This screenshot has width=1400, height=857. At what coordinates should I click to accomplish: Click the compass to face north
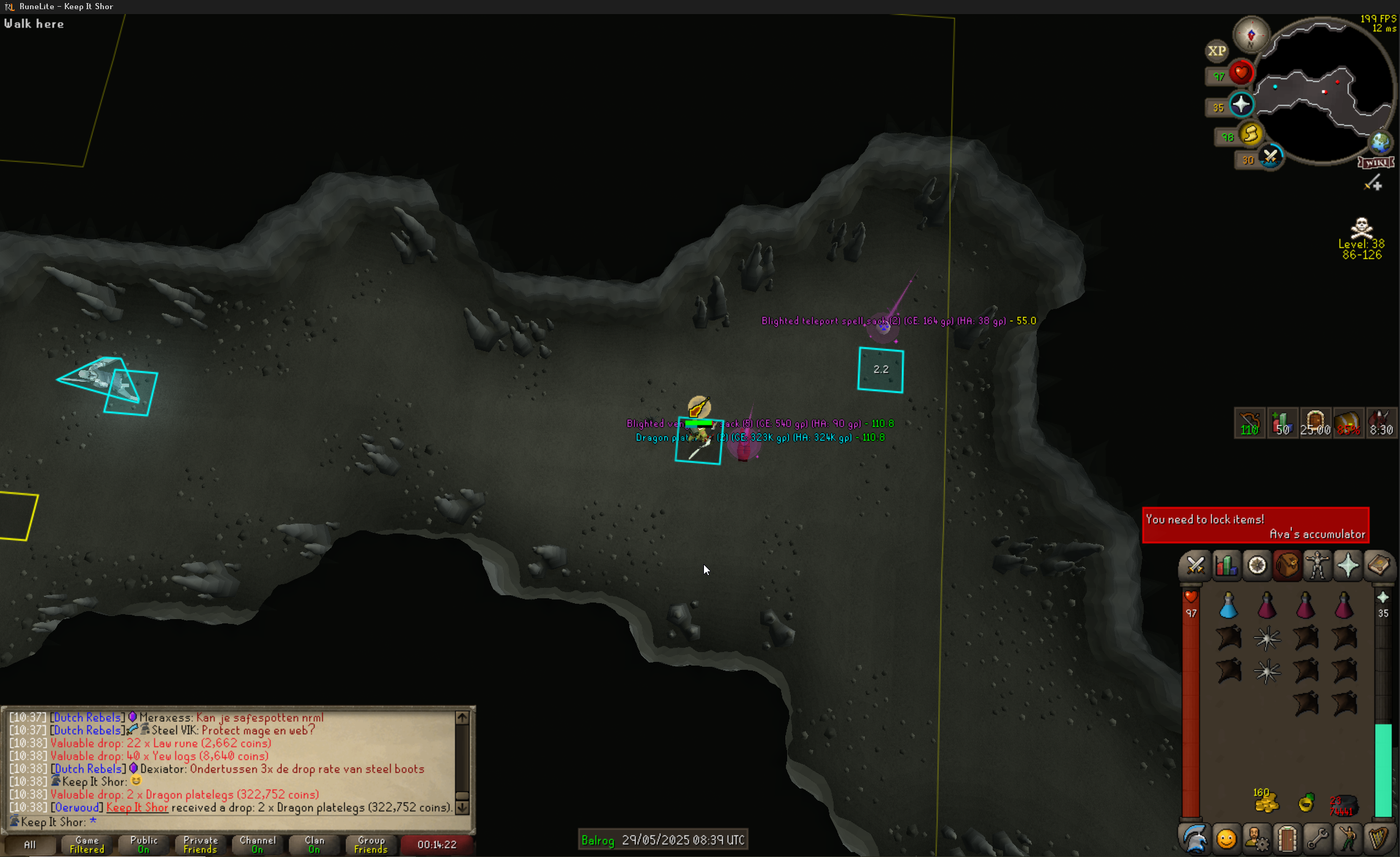(x=1251, y=35)
